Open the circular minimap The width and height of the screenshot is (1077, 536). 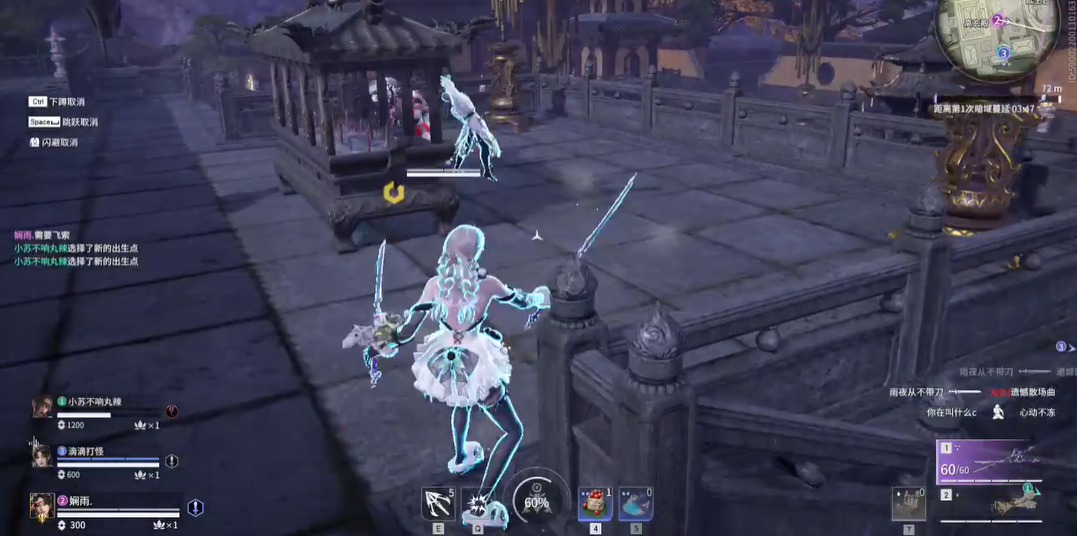pos(986,37)
